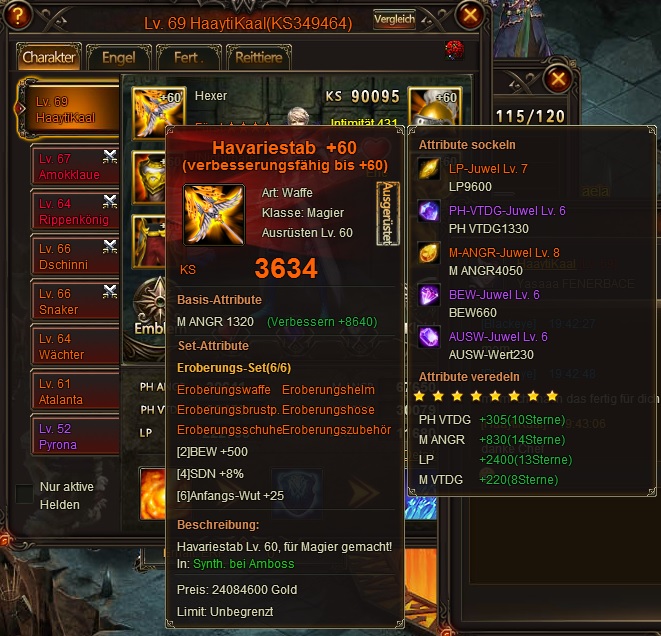Switch to the Fert. tab
The image size is (661, 636).
pos(185,58)
